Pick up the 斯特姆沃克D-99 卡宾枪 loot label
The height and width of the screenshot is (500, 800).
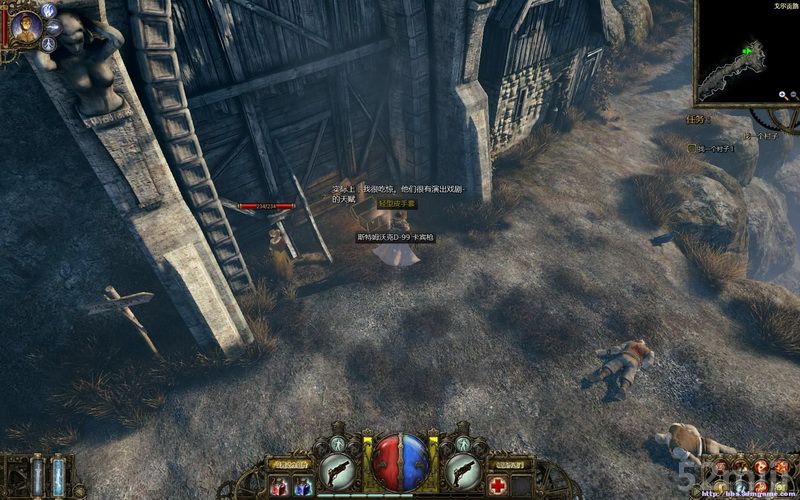click(x=395, y=238)
